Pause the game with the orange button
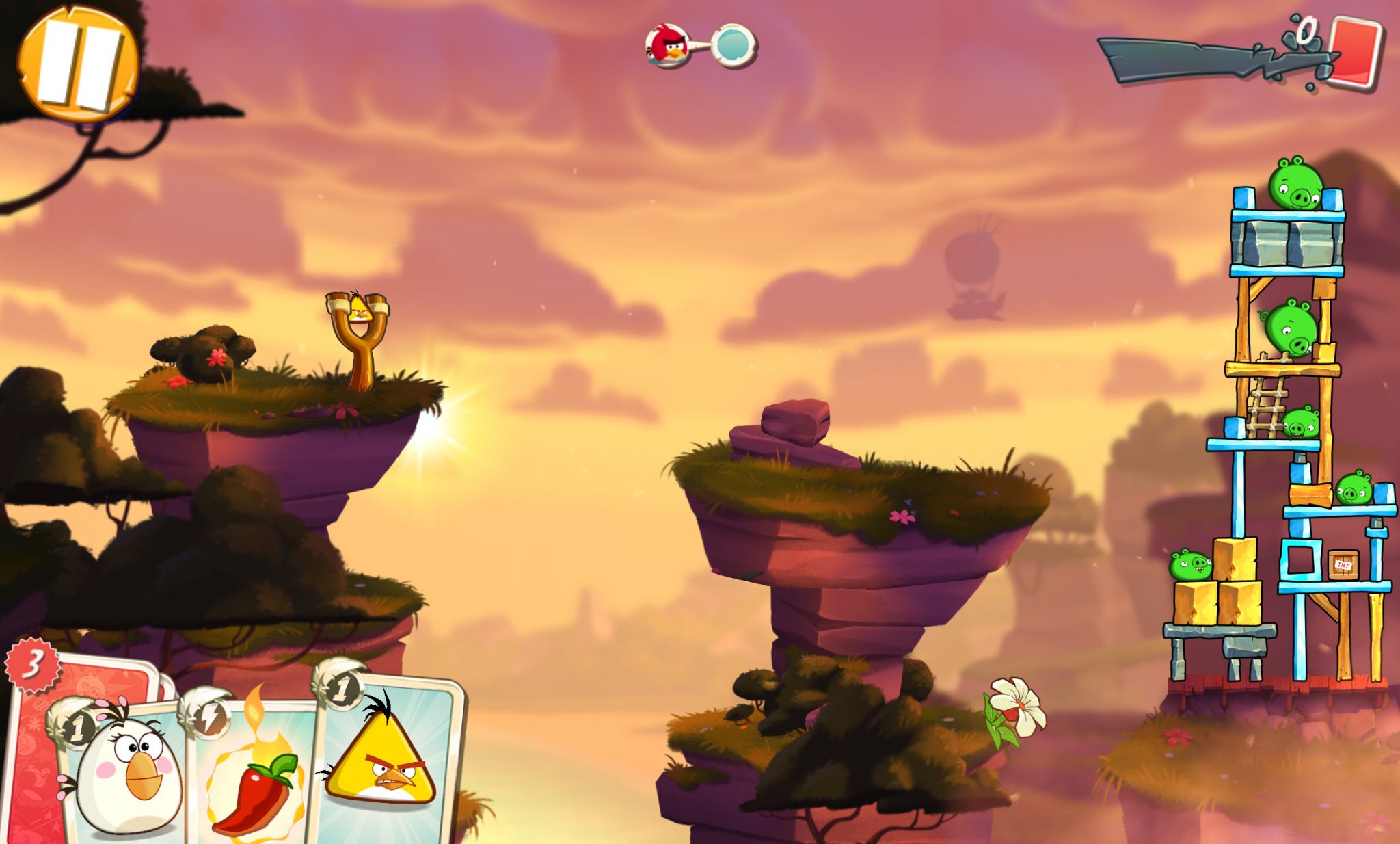Screen dimensions: 1400x844 77,63
